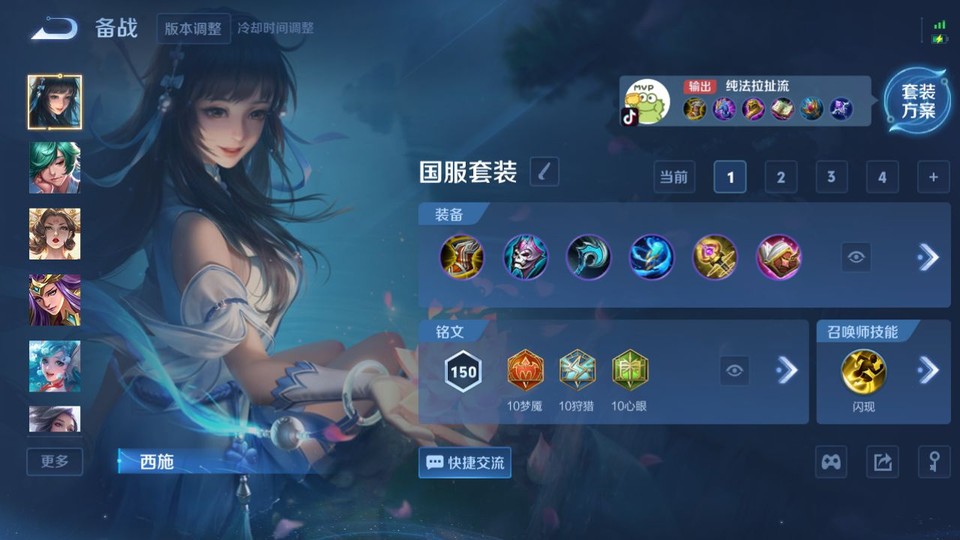Toggle rune (铭文) visibility eye icon
Screen dimensions: 960x540
coord(735,371)
